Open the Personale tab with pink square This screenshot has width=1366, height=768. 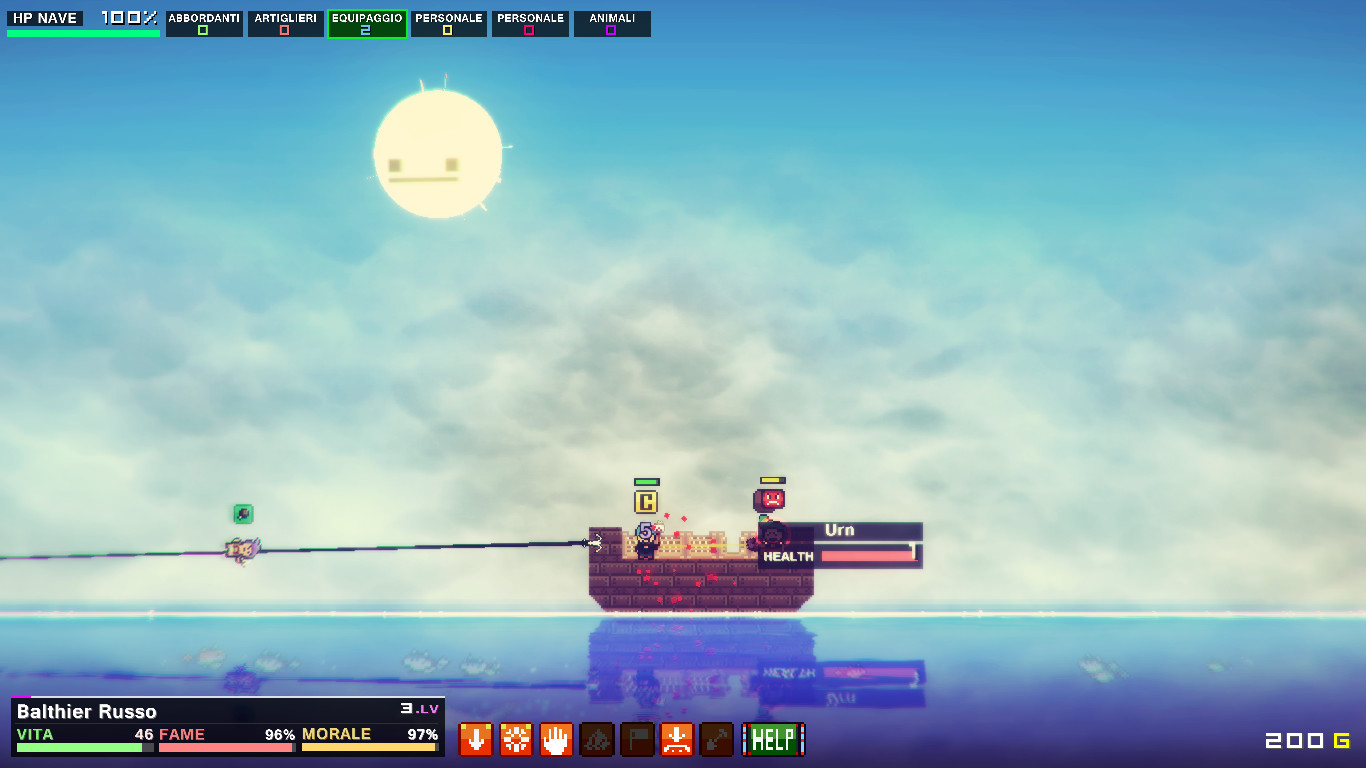click(x=530, y=24)
